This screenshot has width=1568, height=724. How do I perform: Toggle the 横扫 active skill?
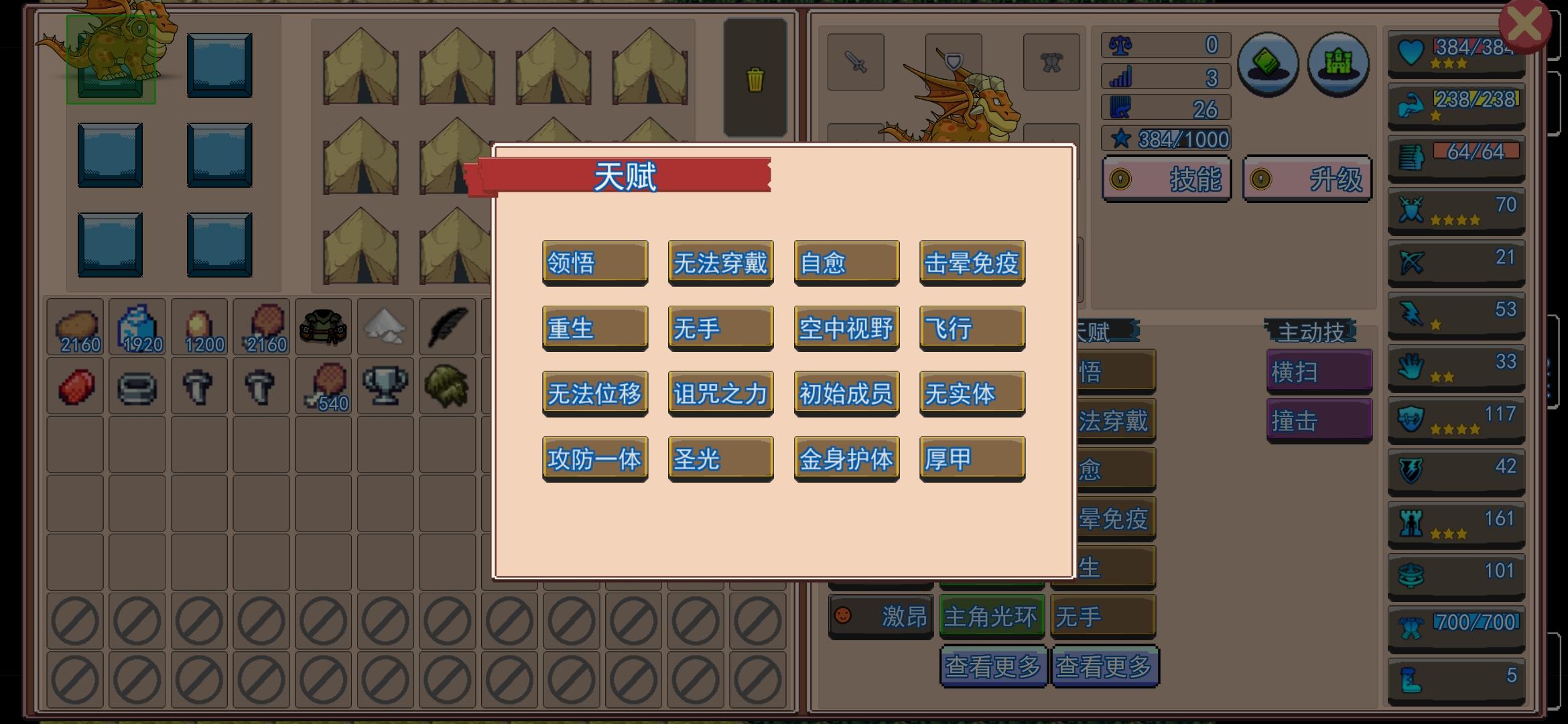point(1317,370)
